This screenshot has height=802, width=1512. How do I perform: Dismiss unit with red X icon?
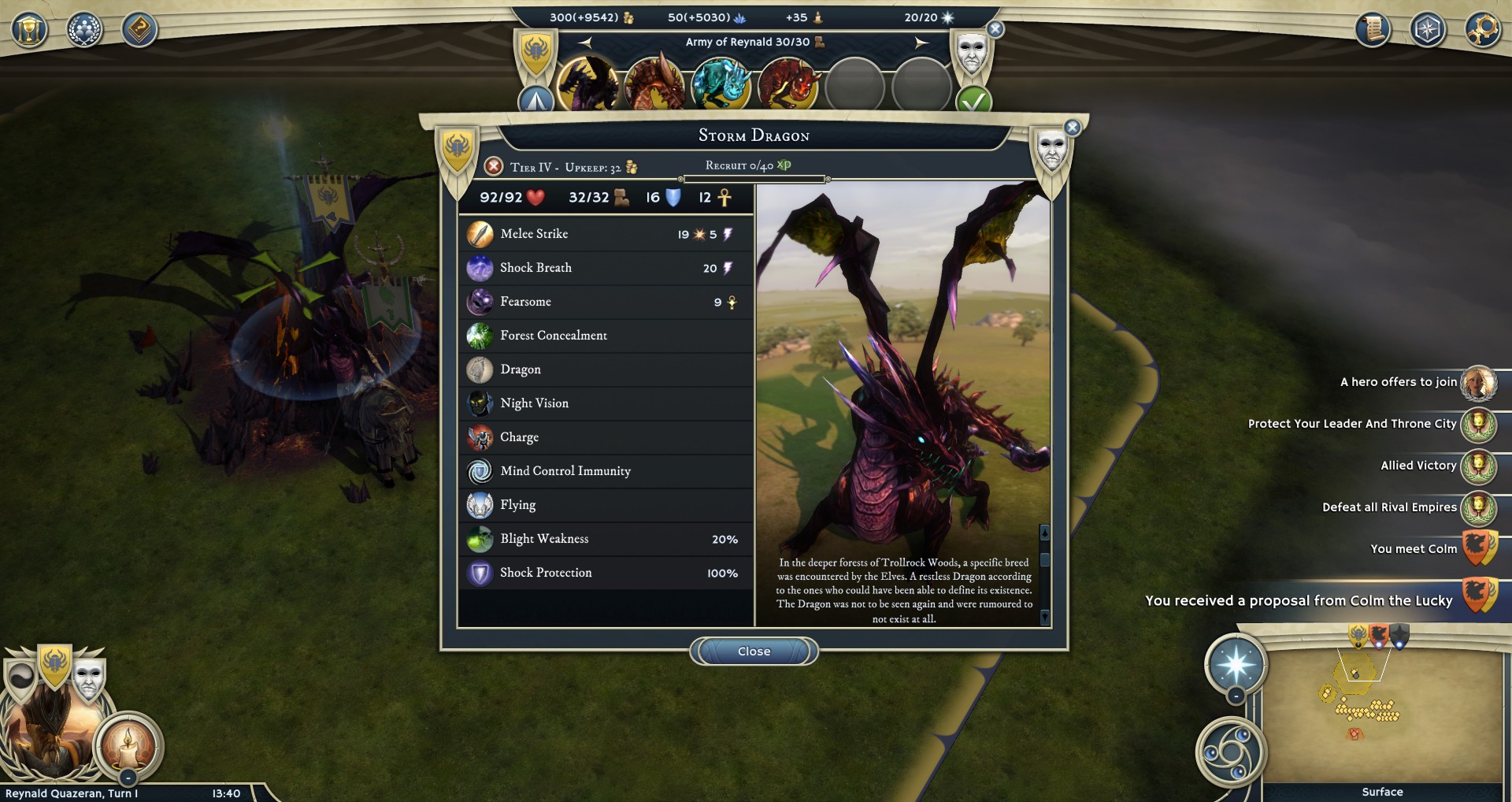494,166
